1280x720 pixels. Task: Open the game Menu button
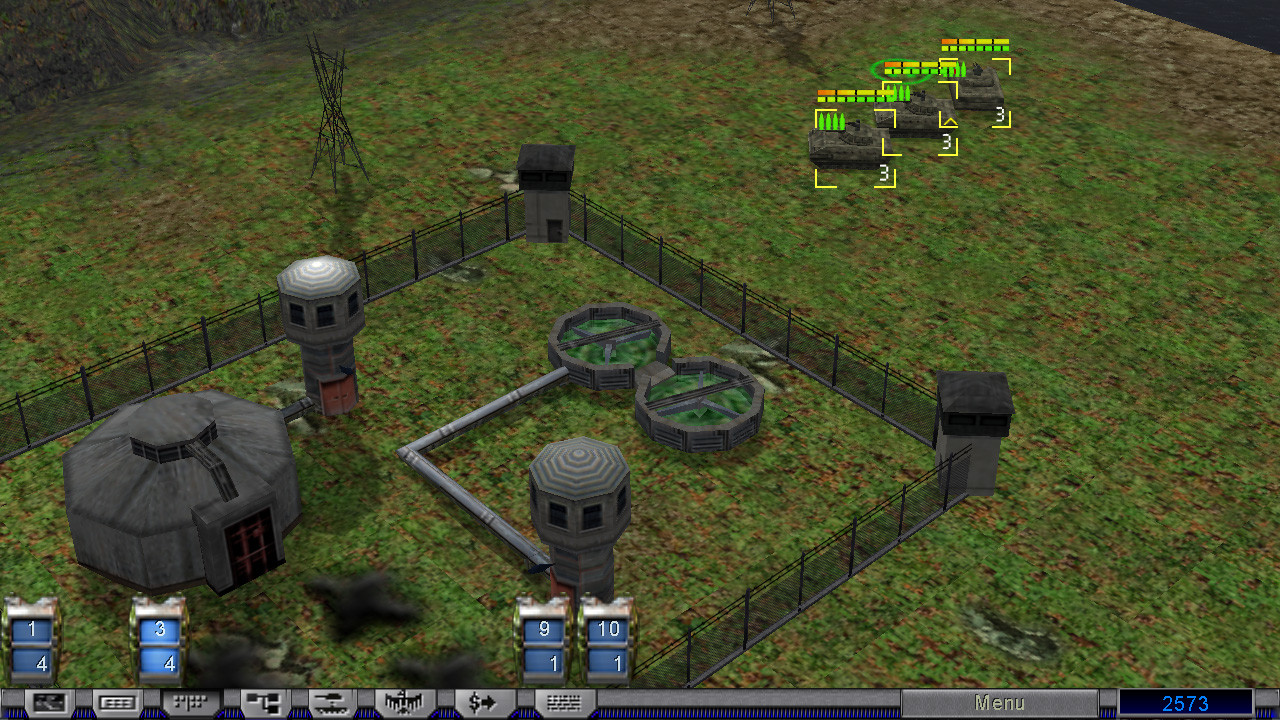999,703
